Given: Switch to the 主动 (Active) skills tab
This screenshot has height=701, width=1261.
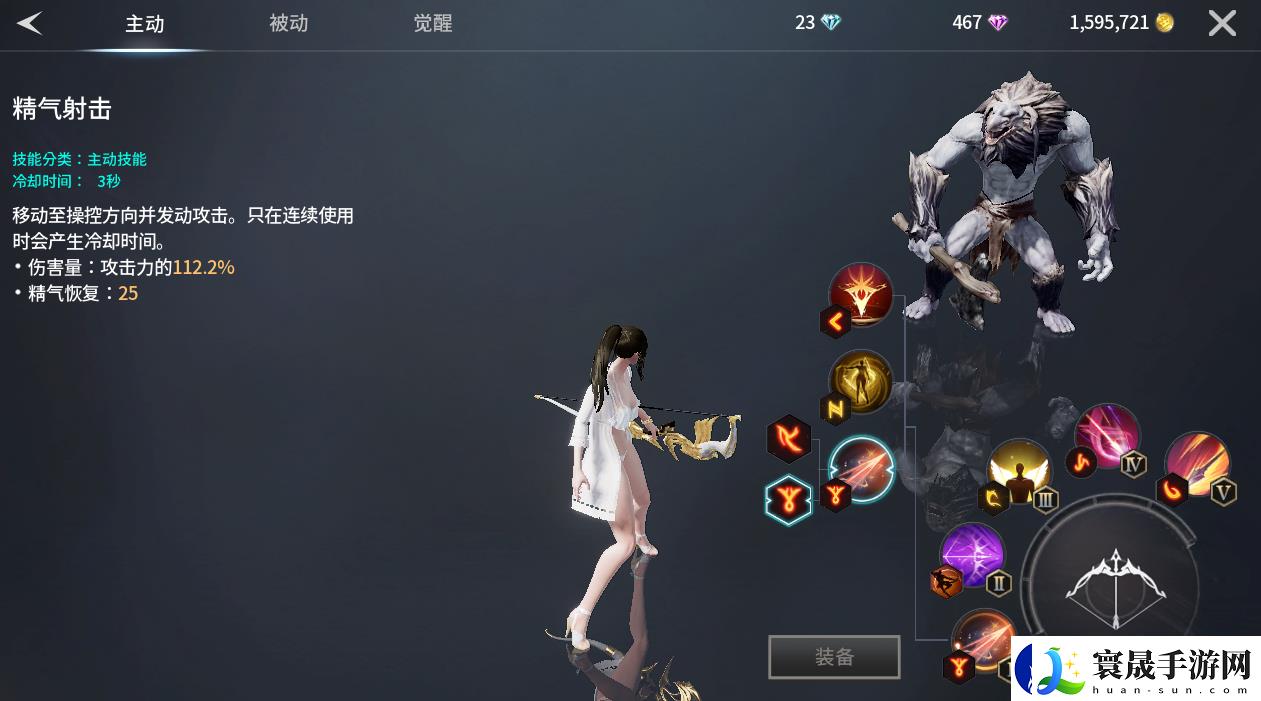Looking at the screenshot, I should [144, 24].
